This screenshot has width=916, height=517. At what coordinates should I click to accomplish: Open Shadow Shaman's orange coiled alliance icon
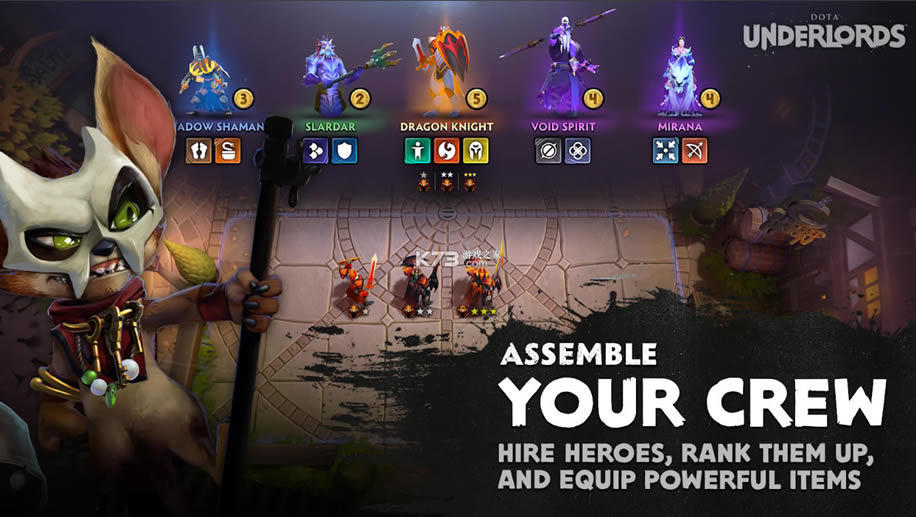(x=227, y=151)
